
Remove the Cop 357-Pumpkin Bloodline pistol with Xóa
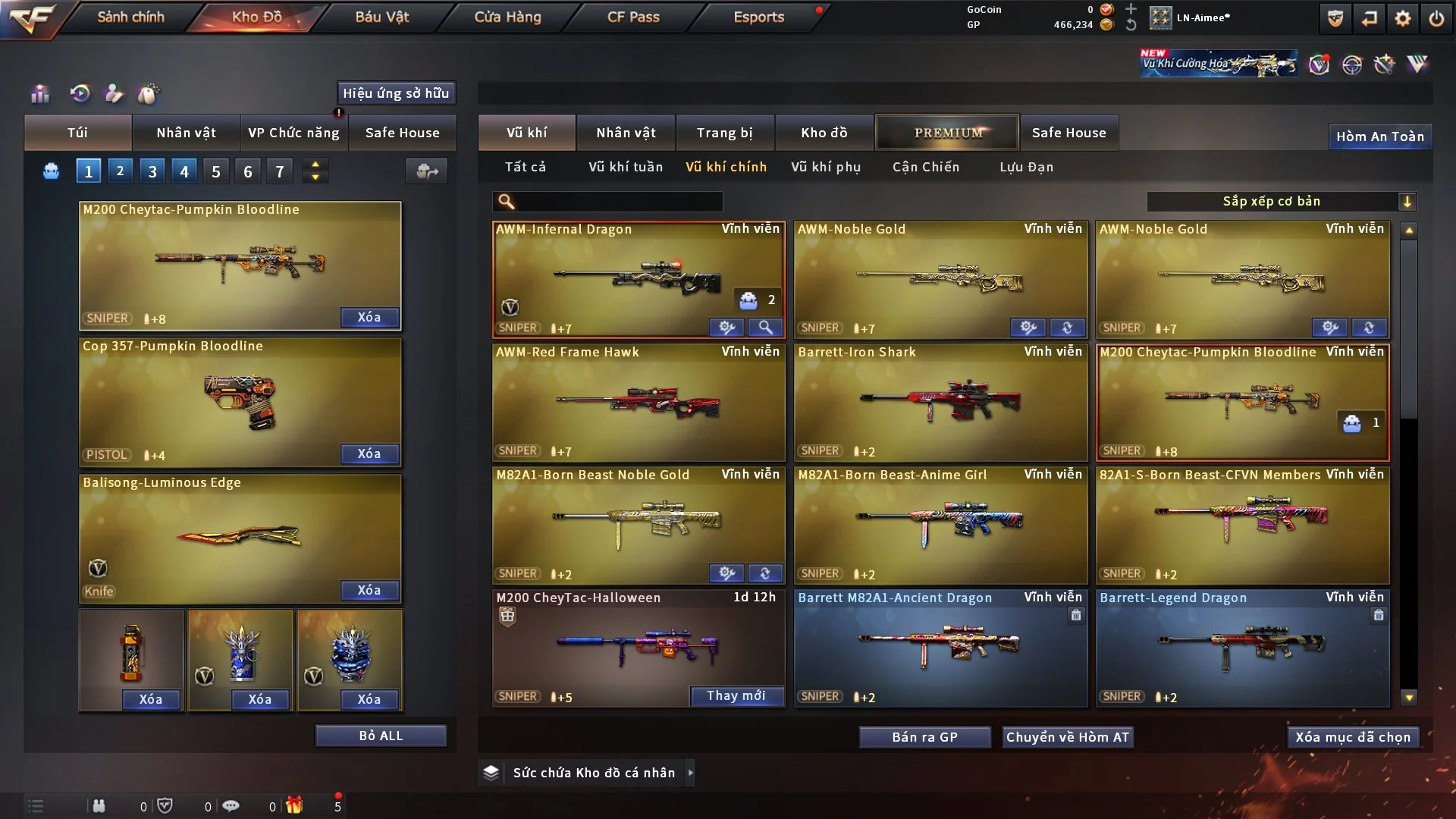point(369,453)
